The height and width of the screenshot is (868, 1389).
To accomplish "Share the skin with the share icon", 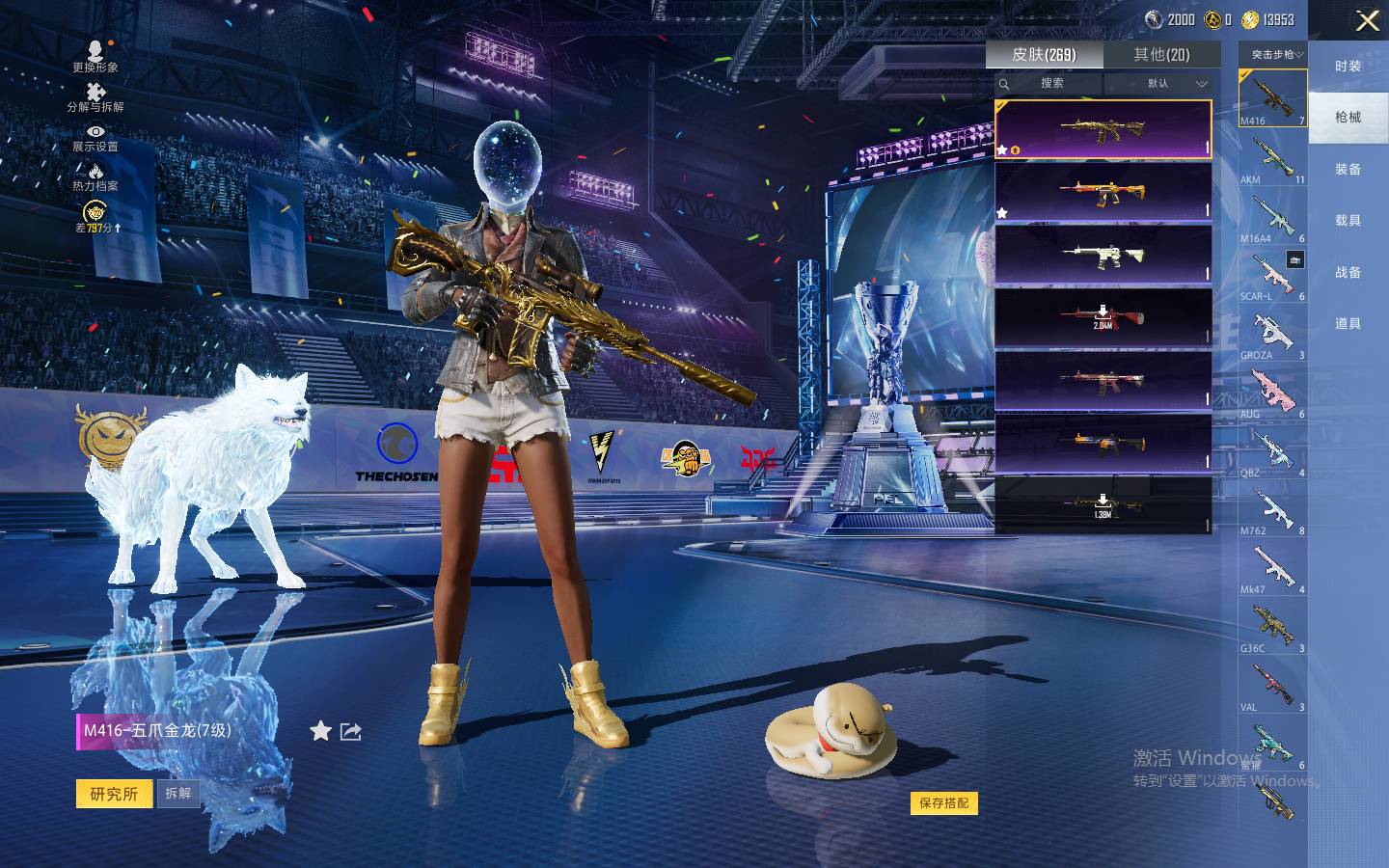I will (351, 732).
